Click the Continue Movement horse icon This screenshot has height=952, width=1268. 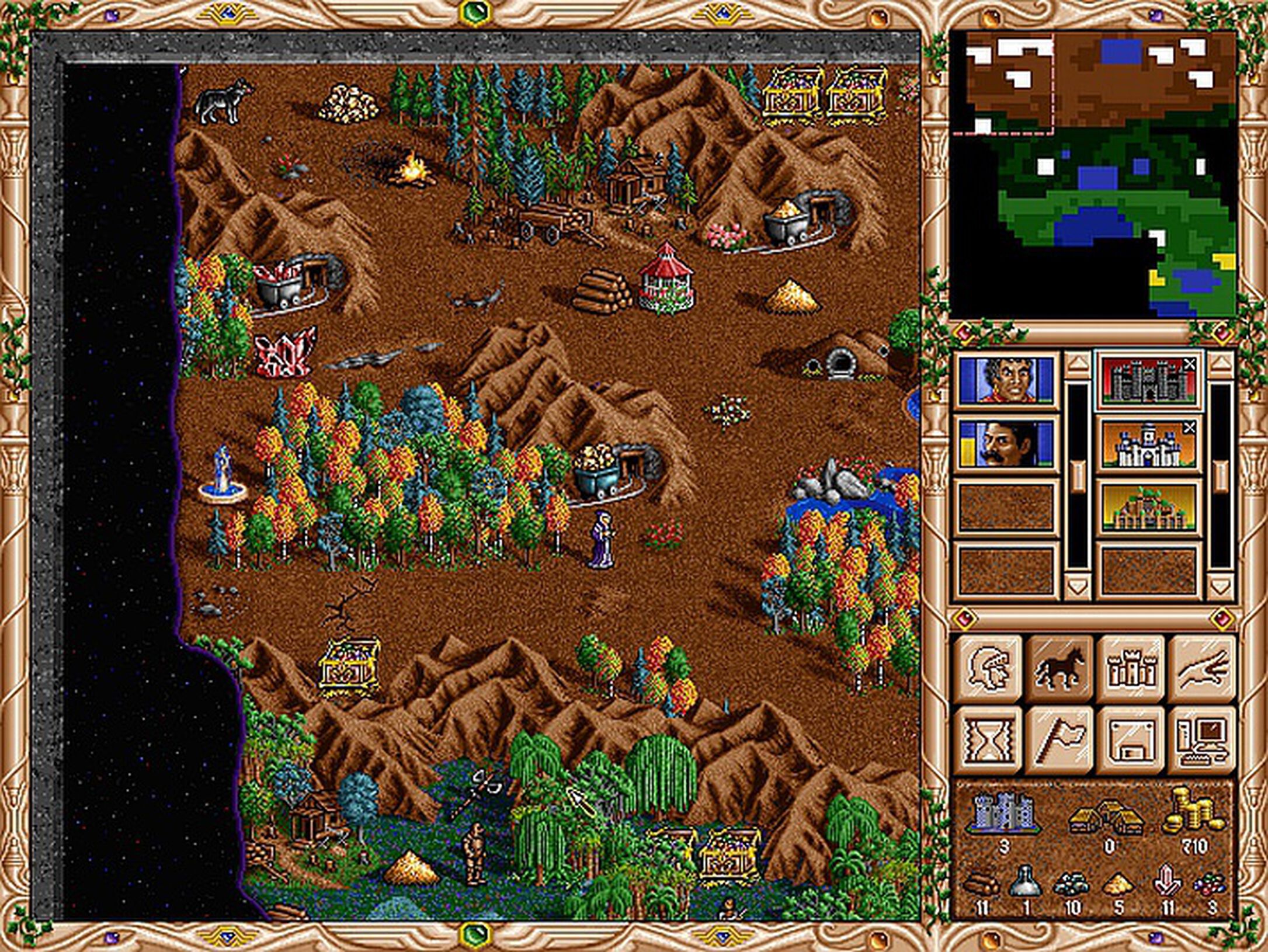point(1062,666)
